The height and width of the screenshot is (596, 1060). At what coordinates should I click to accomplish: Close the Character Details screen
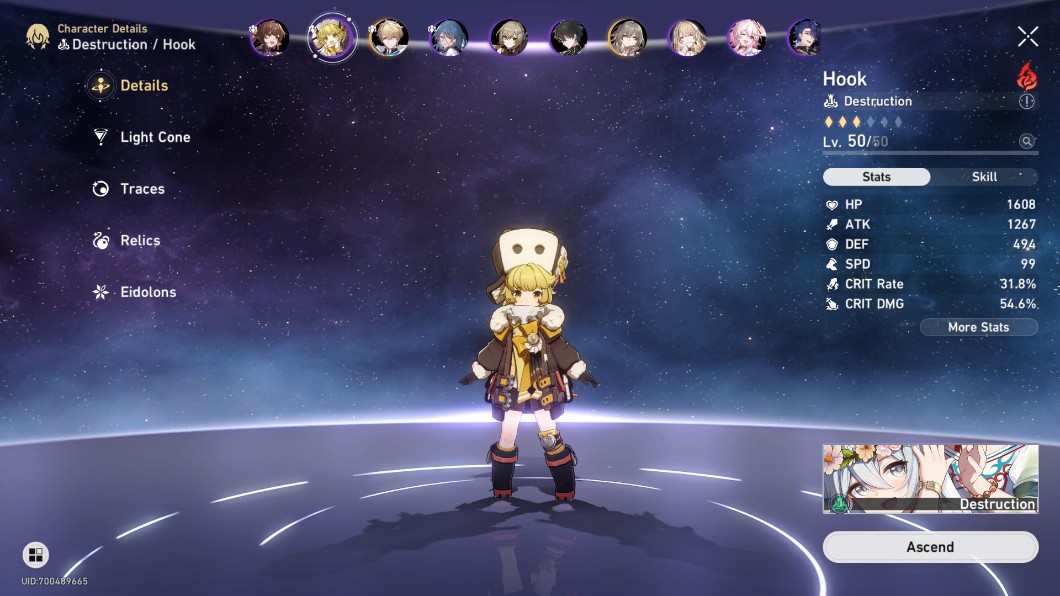(1028, 37)
